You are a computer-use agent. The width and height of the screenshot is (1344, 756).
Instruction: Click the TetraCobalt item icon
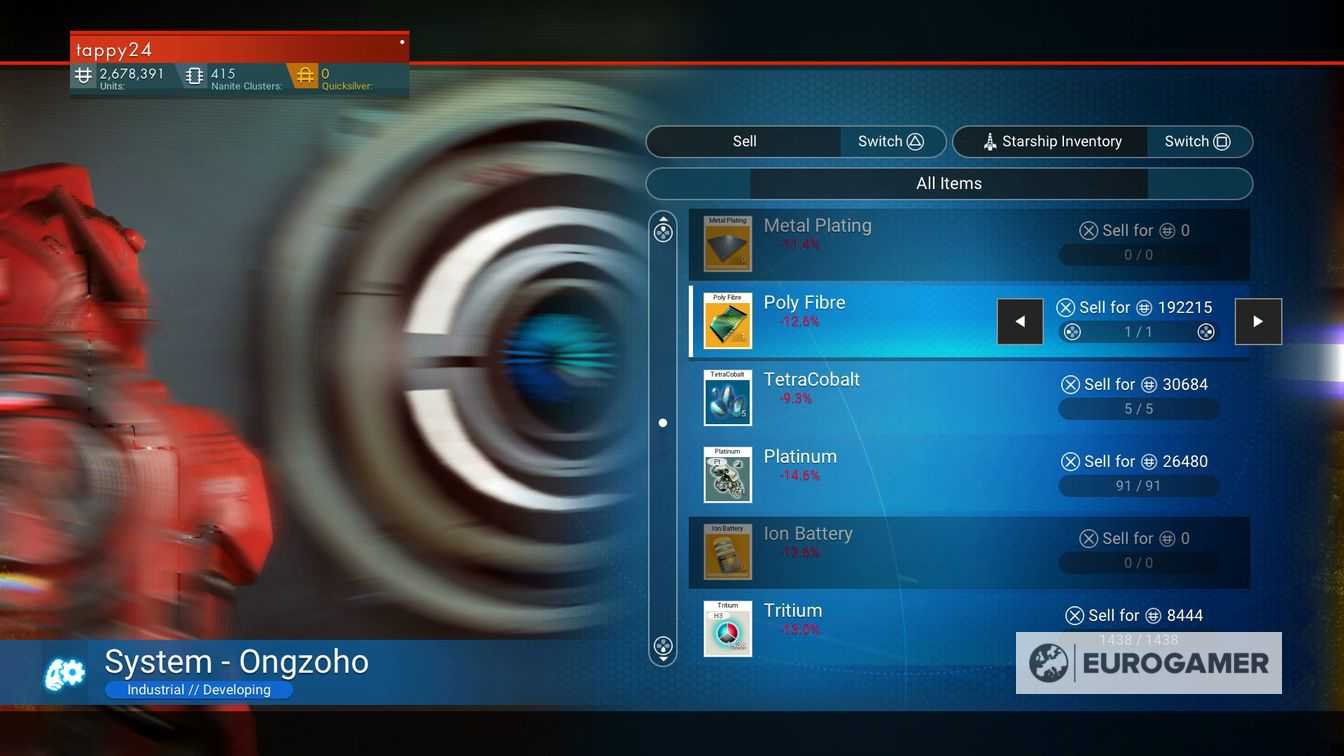click(728, 398)
